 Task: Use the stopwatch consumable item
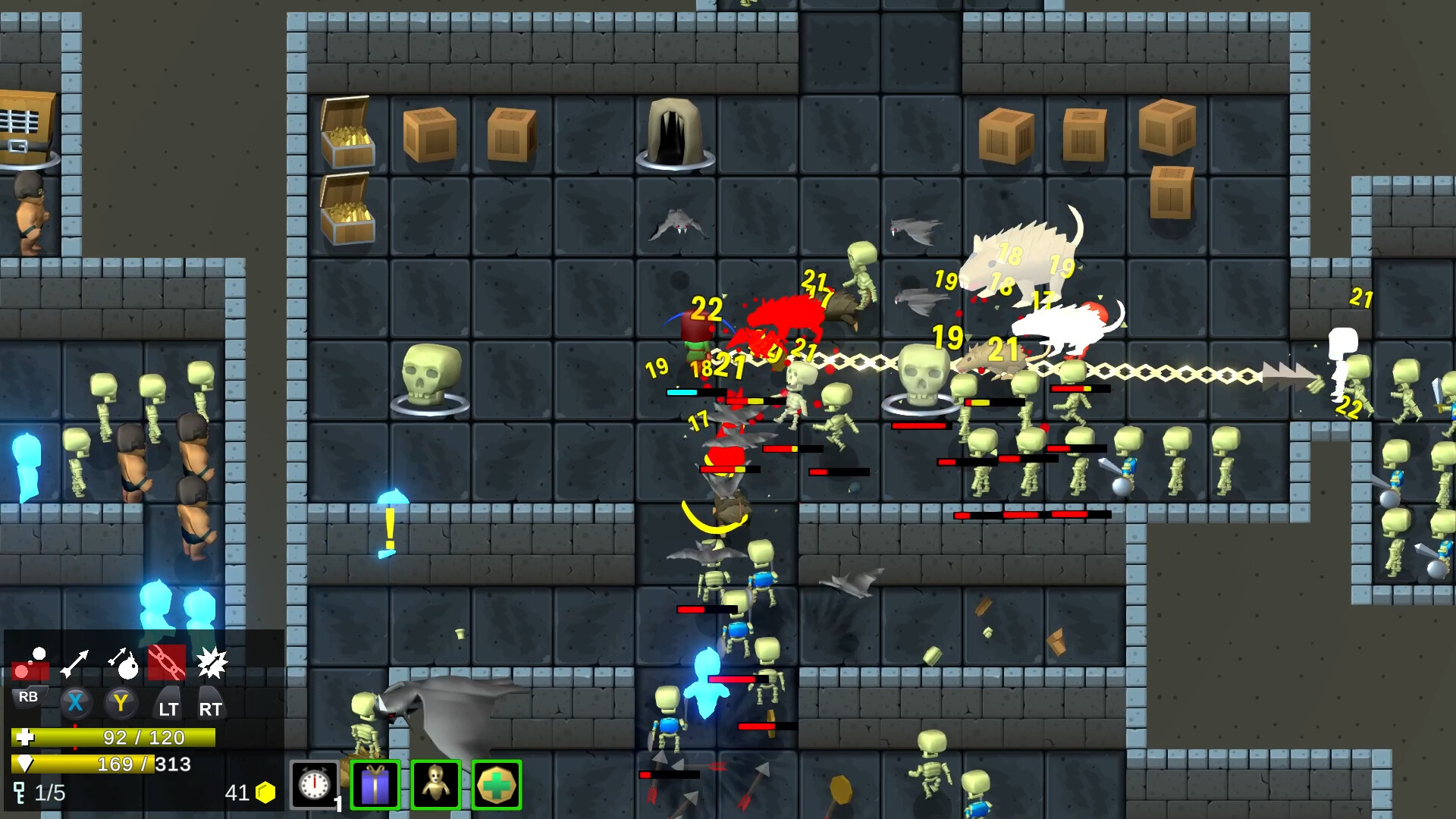(x=316, y=785)
